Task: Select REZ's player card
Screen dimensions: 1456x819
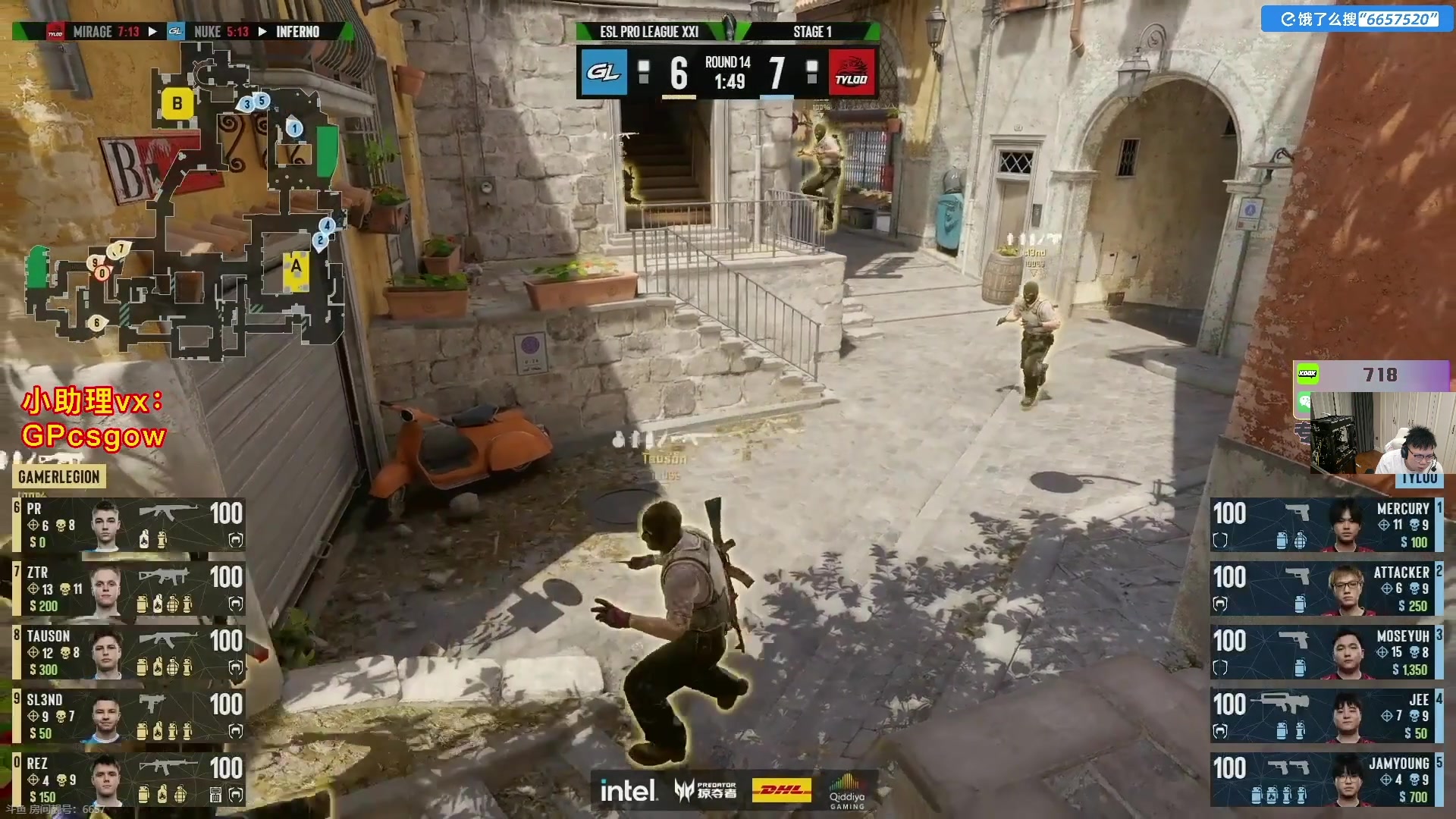Action: coord(129,780)
